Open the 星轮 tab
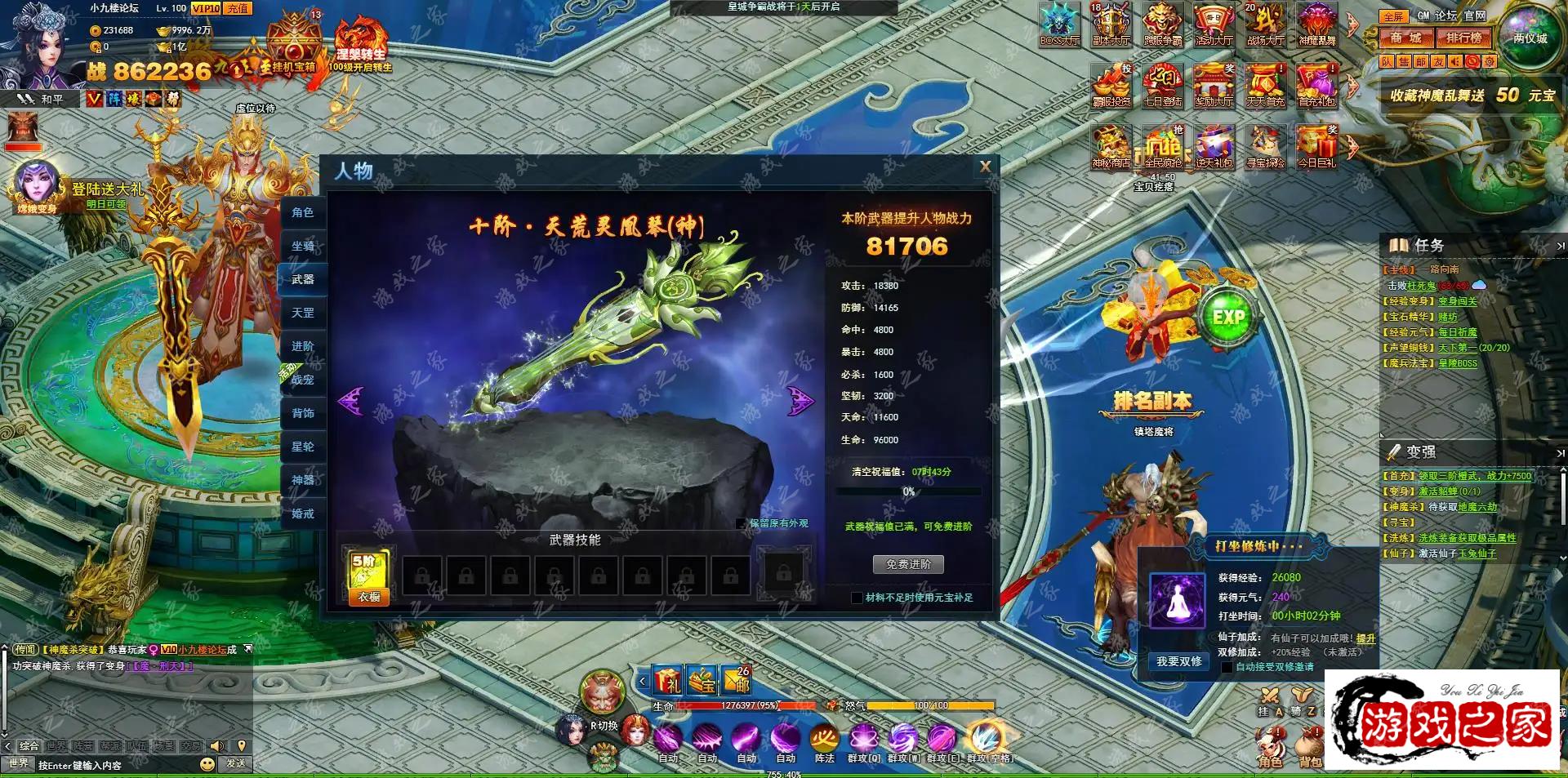This screenshot has width=1568, height=778. [302, 447]
